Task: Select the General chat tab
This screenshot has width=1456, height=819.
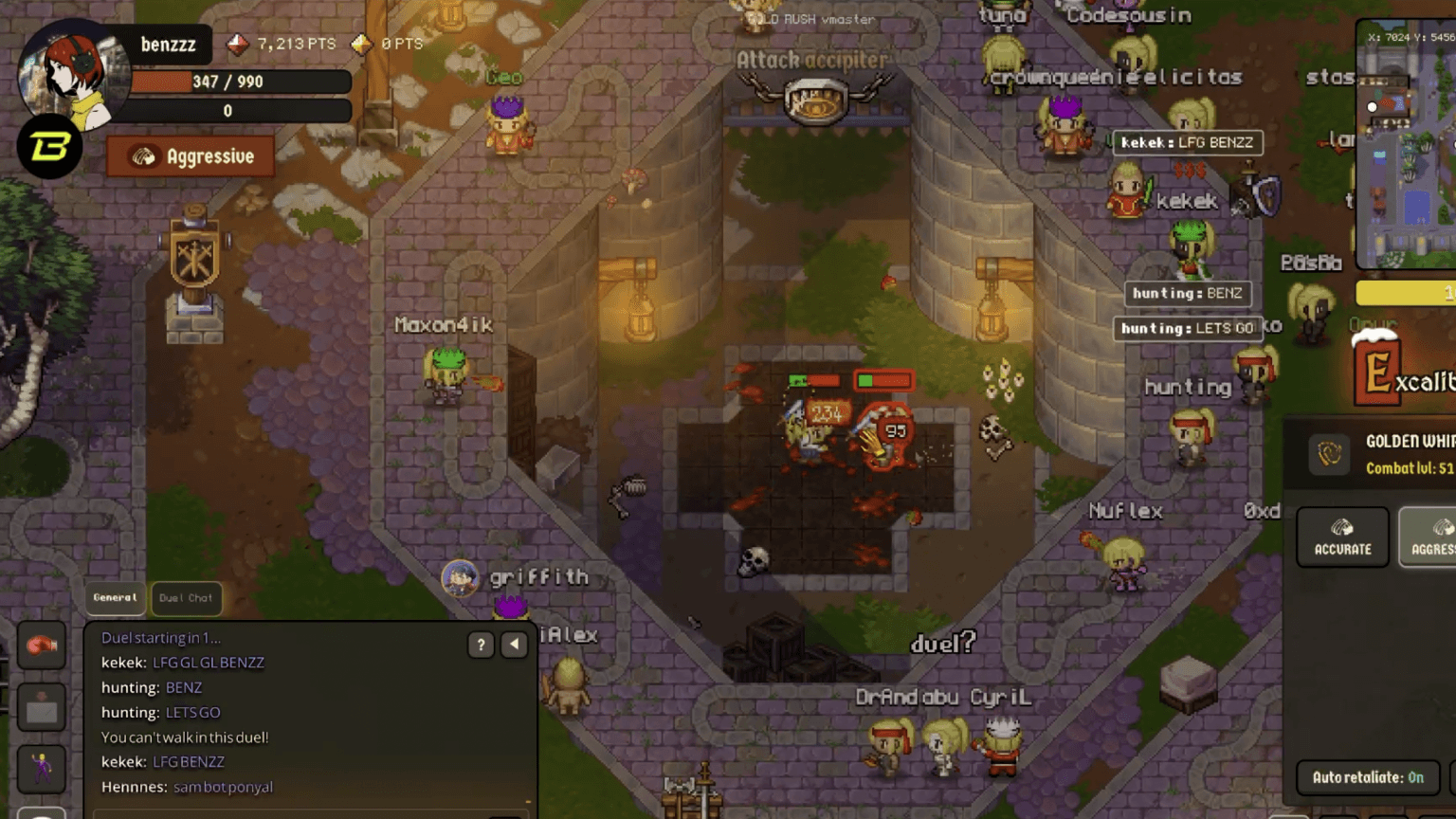Action: (x=115, y=597)
